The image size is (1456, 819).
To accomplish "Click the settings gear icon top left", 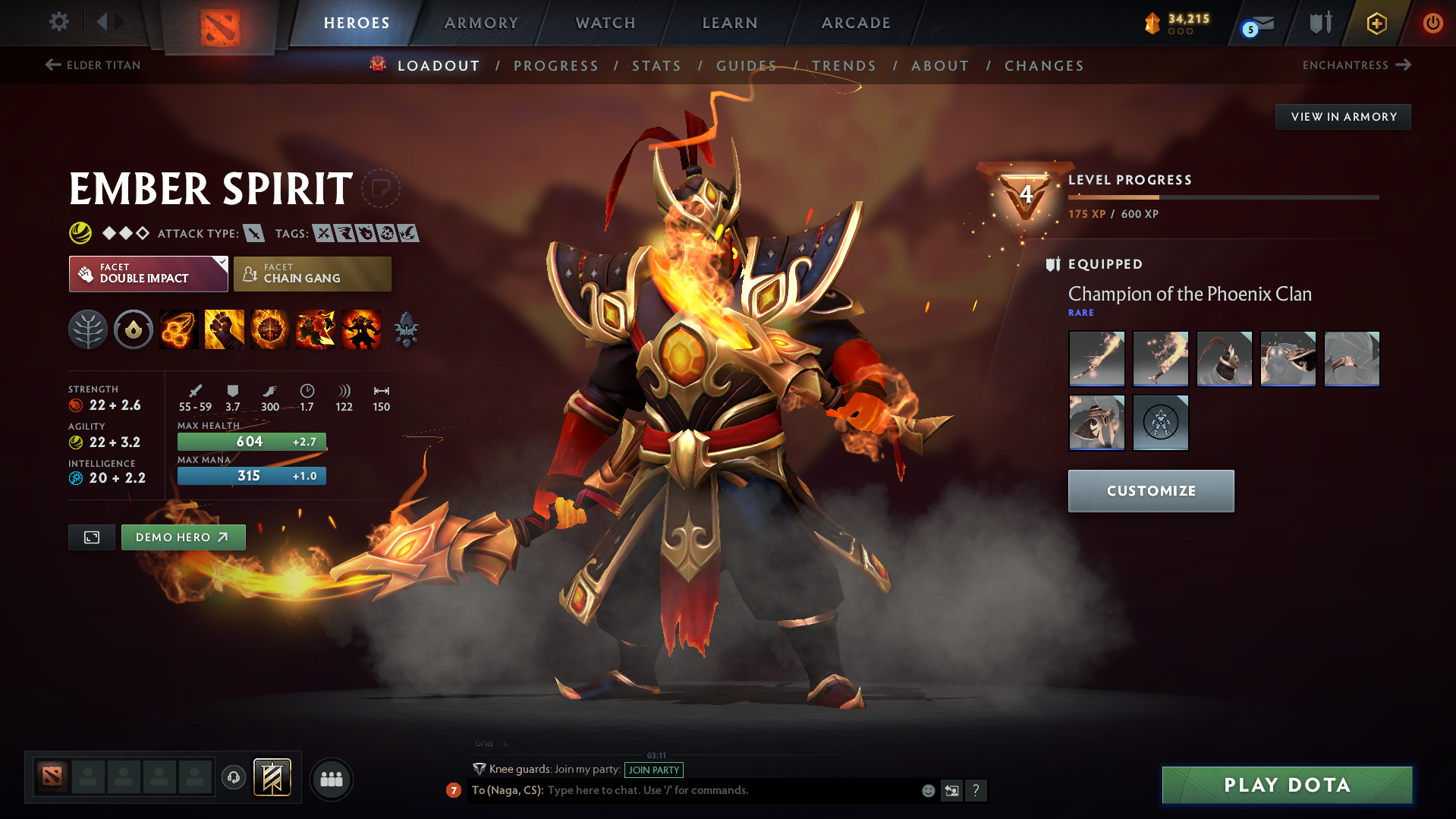I will pyautogui.click(x=58, y=22).
